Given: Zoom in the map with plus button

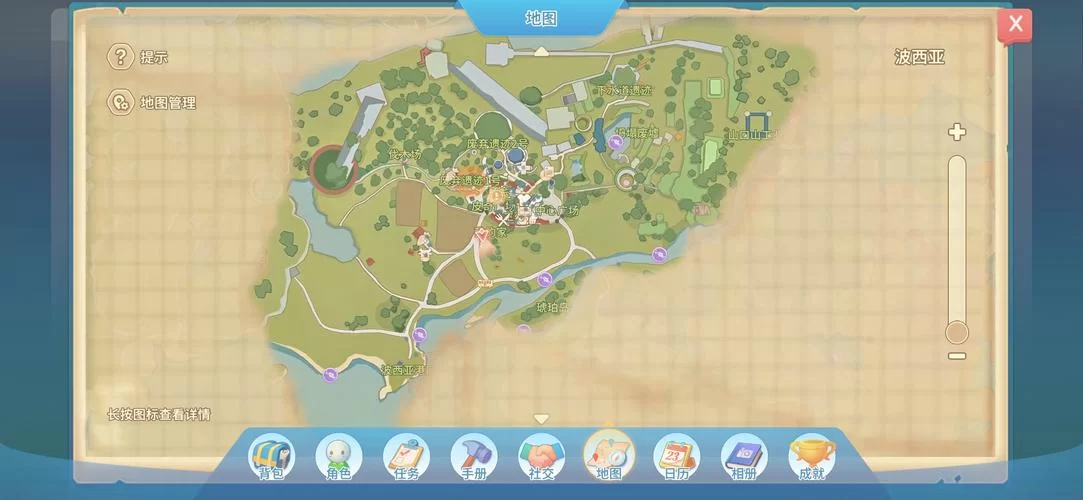Looking at the screenshot, I should (x=957, y=132).
